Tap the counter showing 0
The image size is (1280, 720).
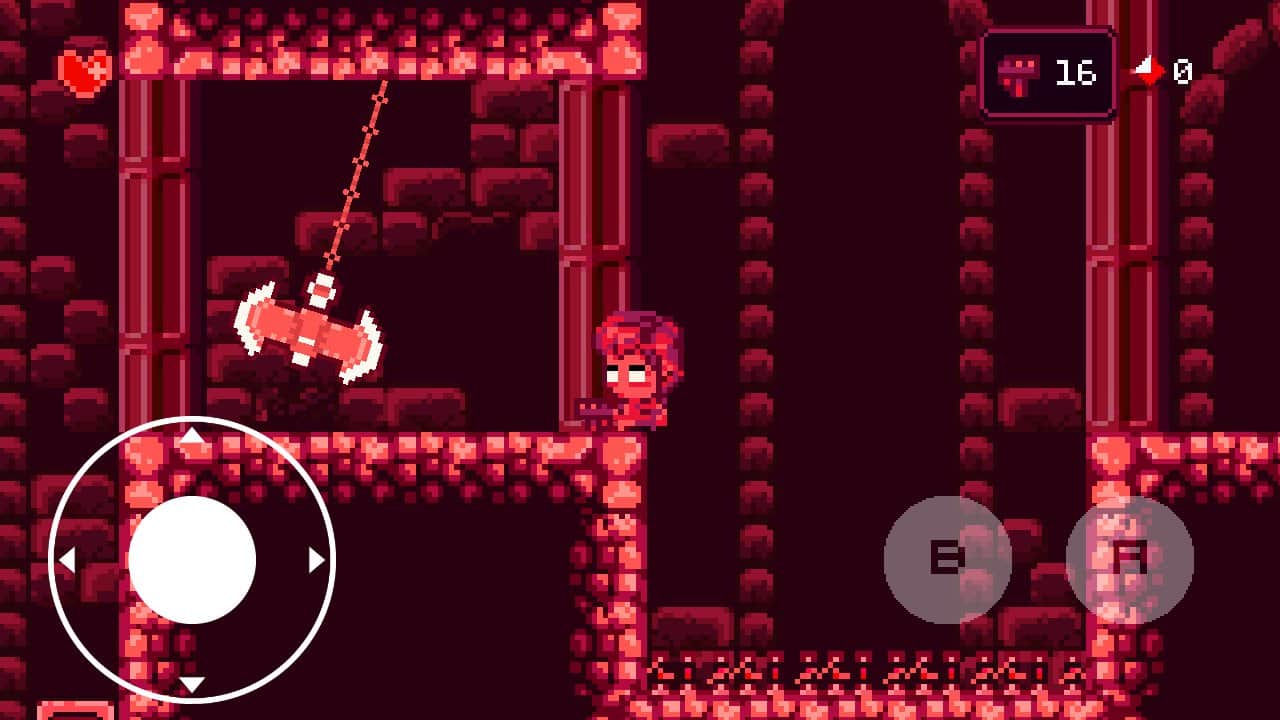tap(1183, 71)
